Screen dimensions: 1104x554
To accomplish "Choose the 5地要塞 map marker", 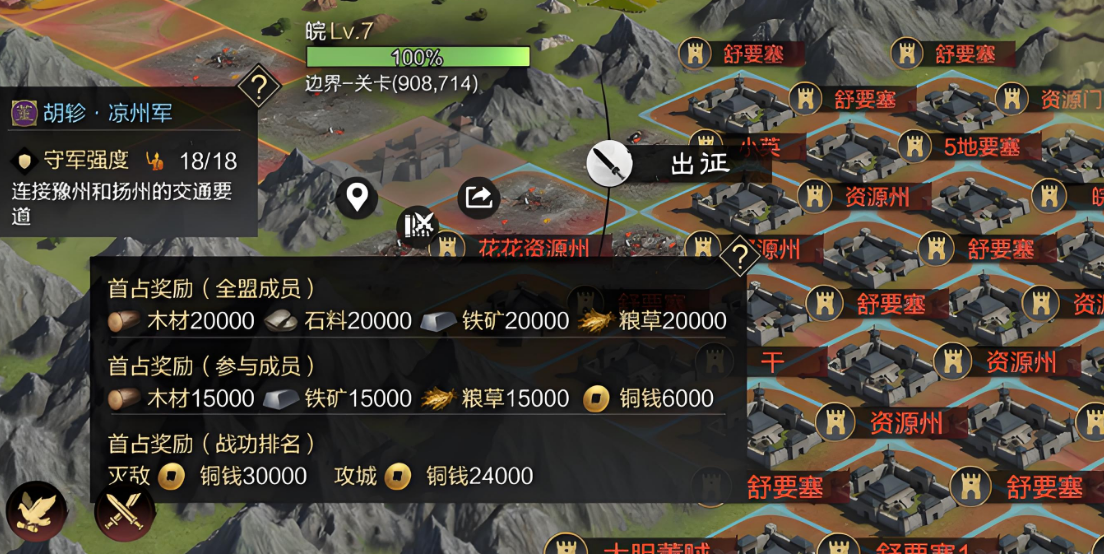I will pos(981,147).
